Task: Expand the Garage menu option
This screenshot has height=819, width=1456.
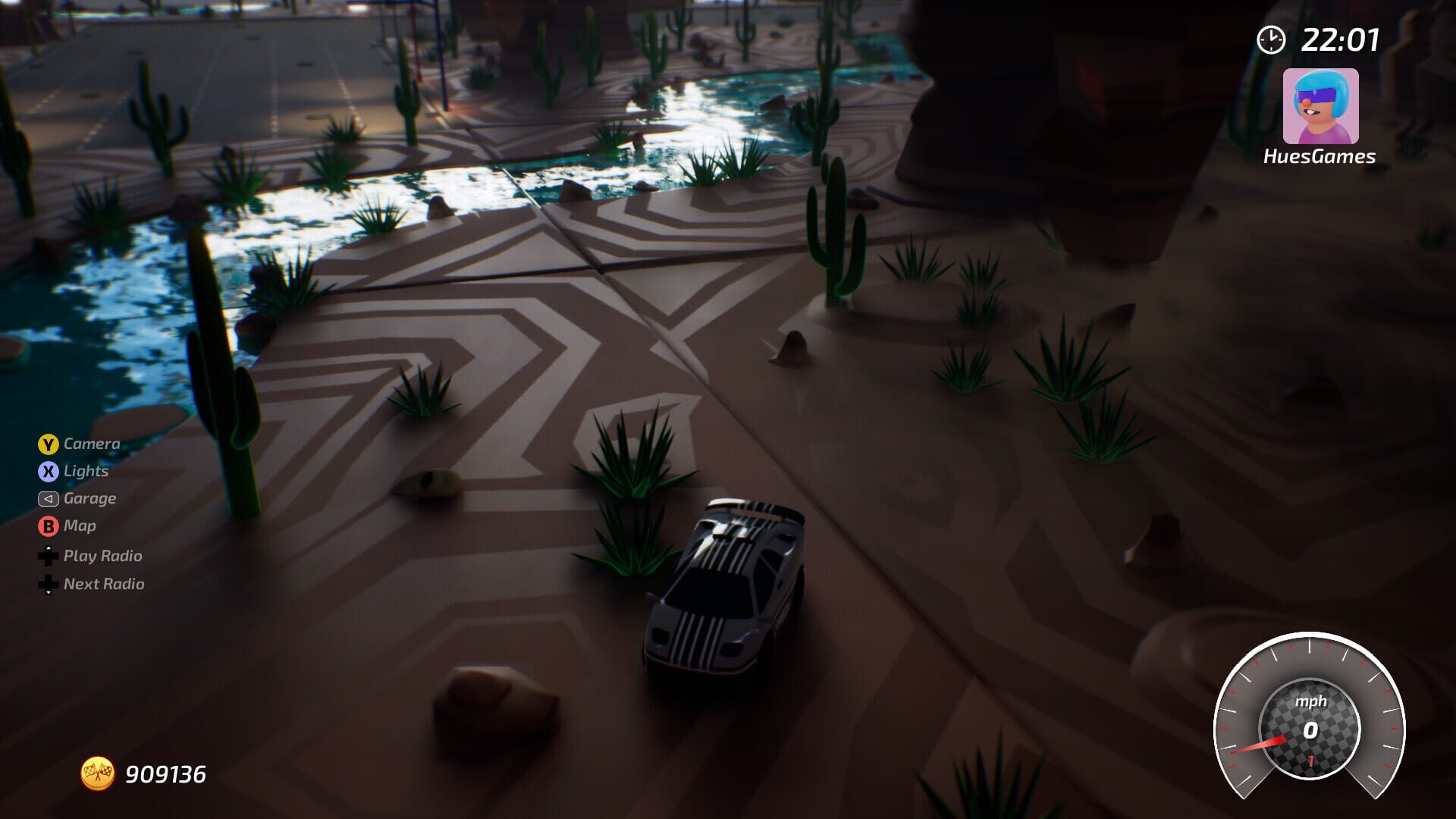Action: (89, 498)
